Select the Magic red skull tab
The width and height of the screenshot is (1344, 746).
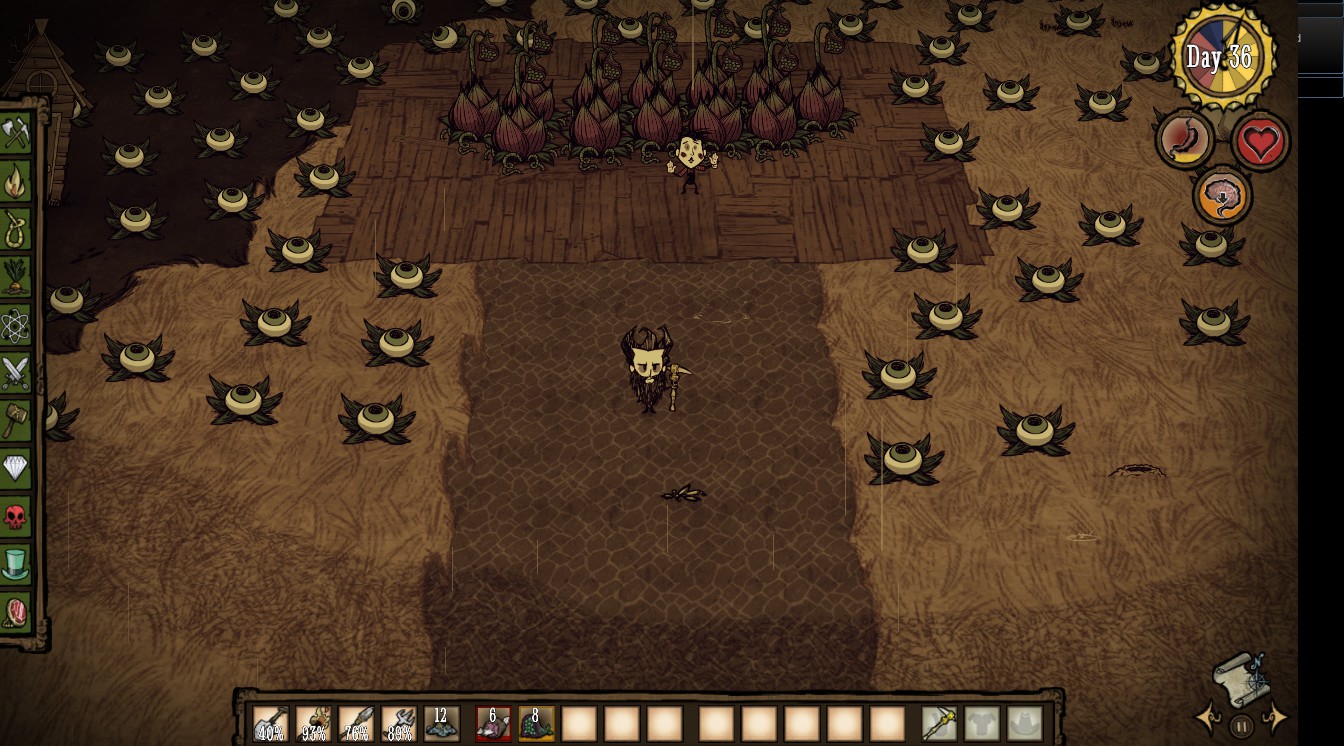coord(16,517)
